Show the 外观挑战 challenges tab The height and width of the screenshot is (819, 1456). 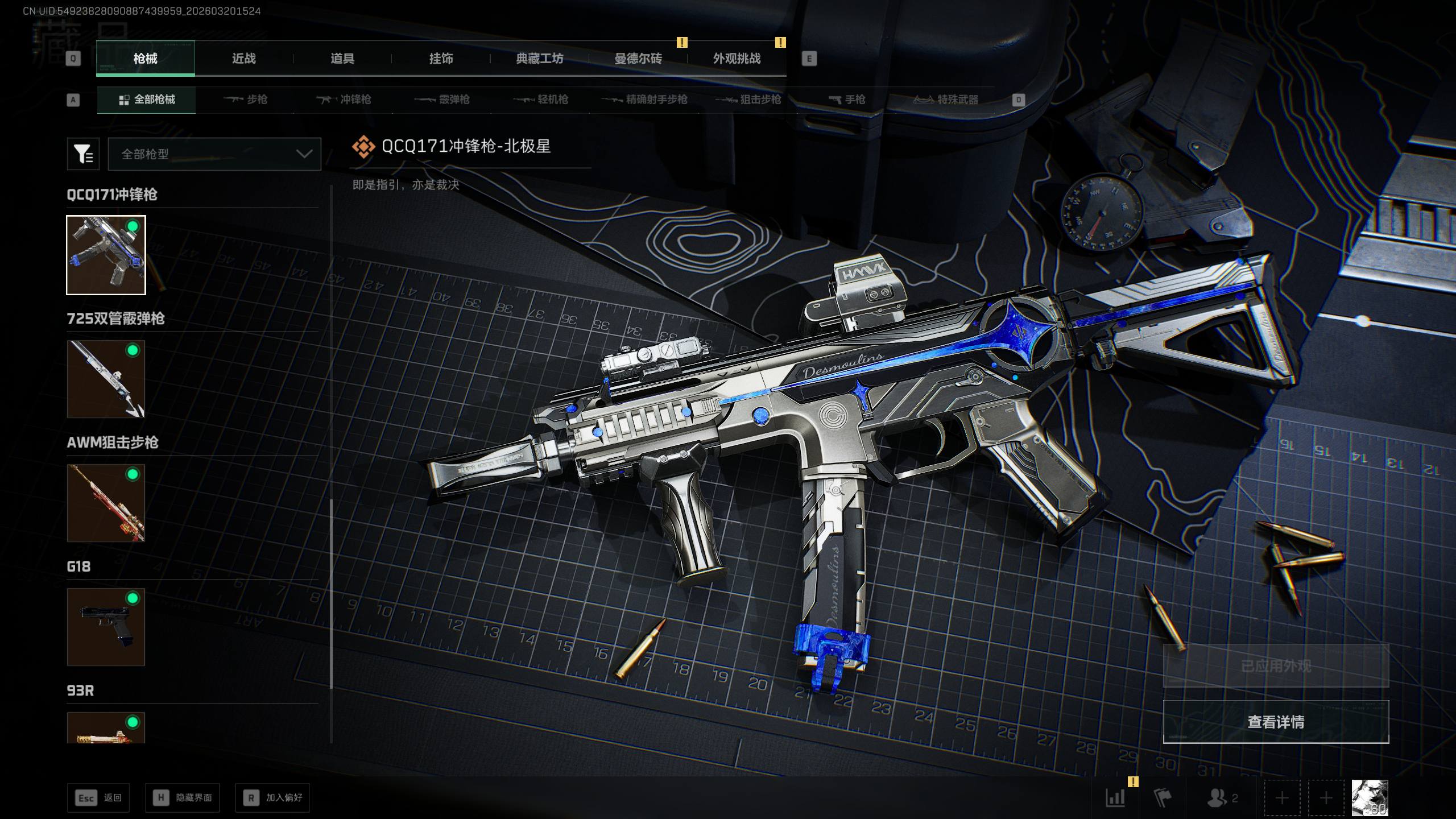(737, 59)
